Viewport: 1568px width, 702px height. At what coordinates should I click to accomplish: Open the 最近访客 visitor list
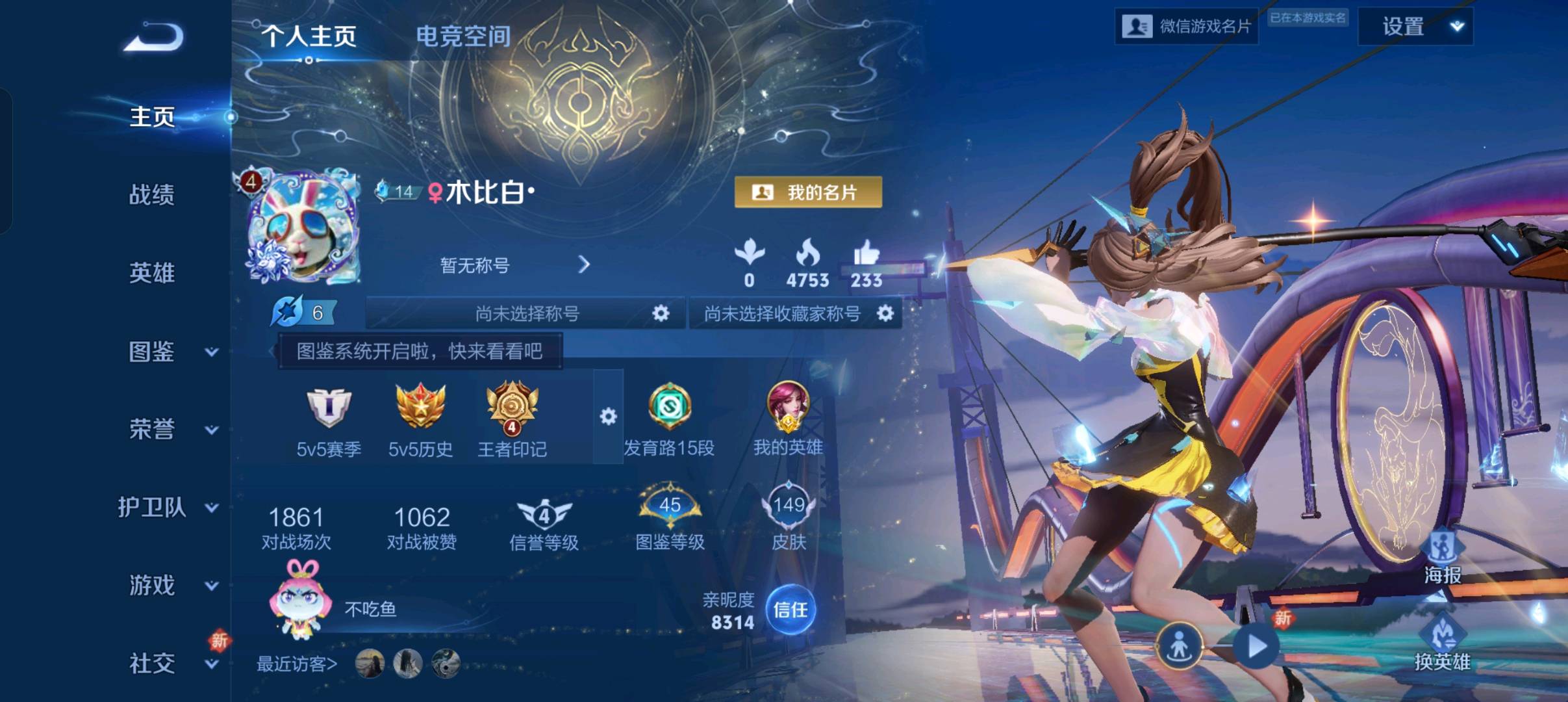click(x=297, y=664)
